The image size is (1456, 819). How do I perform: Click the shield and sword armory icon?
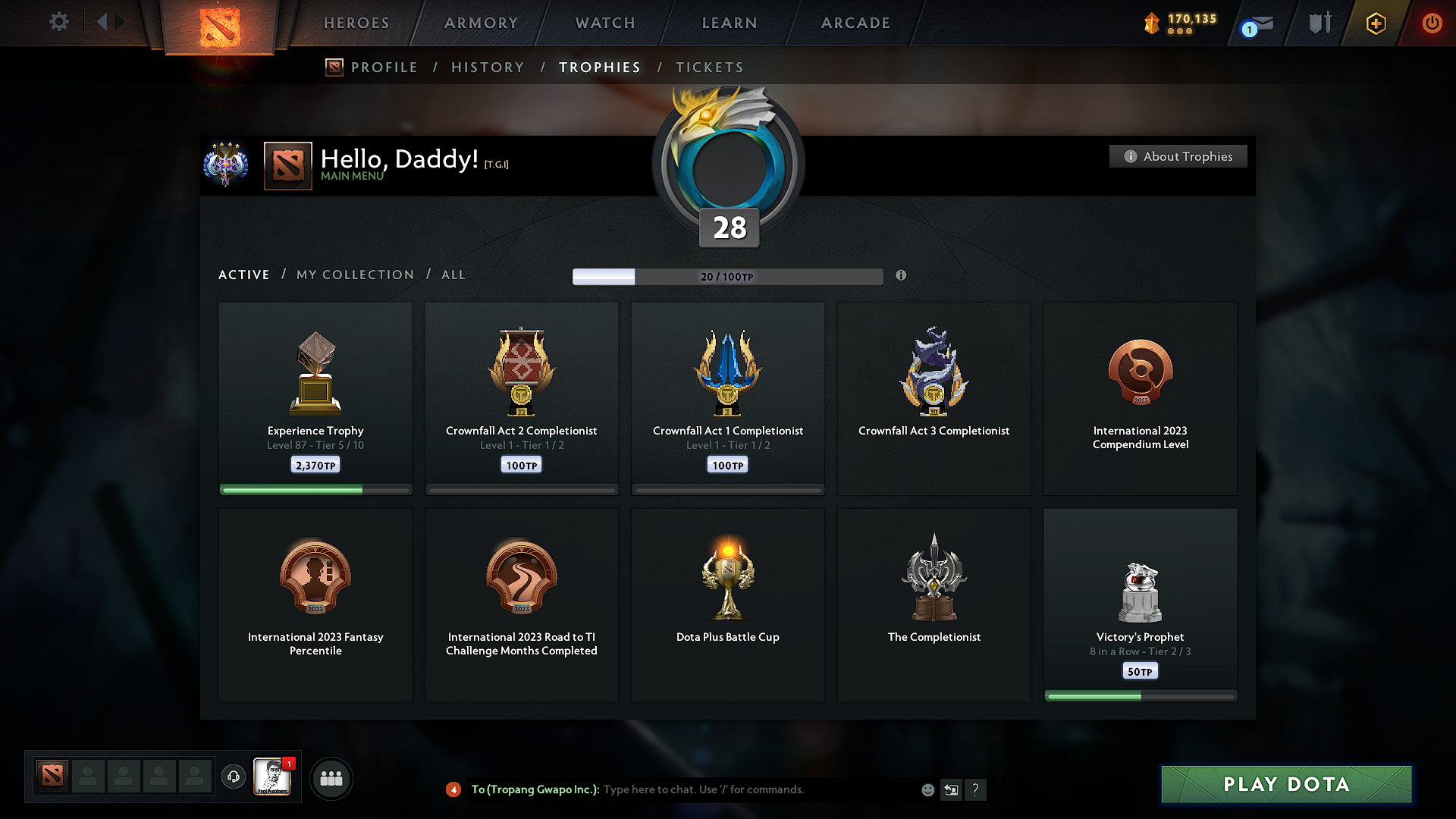tap(1318, 23)
